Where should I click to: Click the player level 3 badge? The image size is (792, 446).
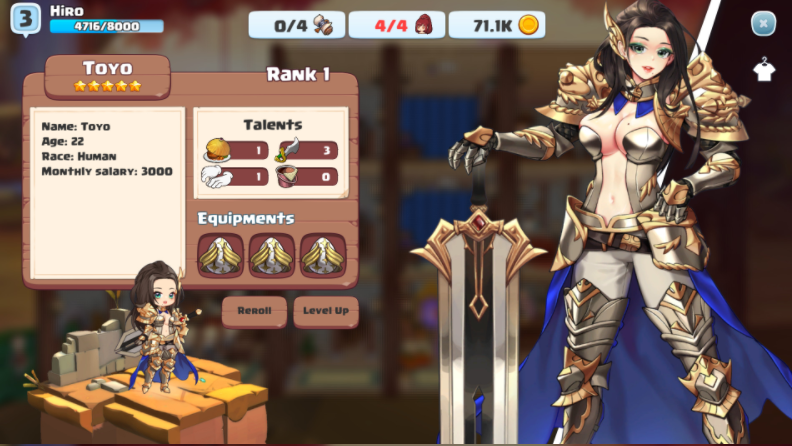[x=26, y=19]
